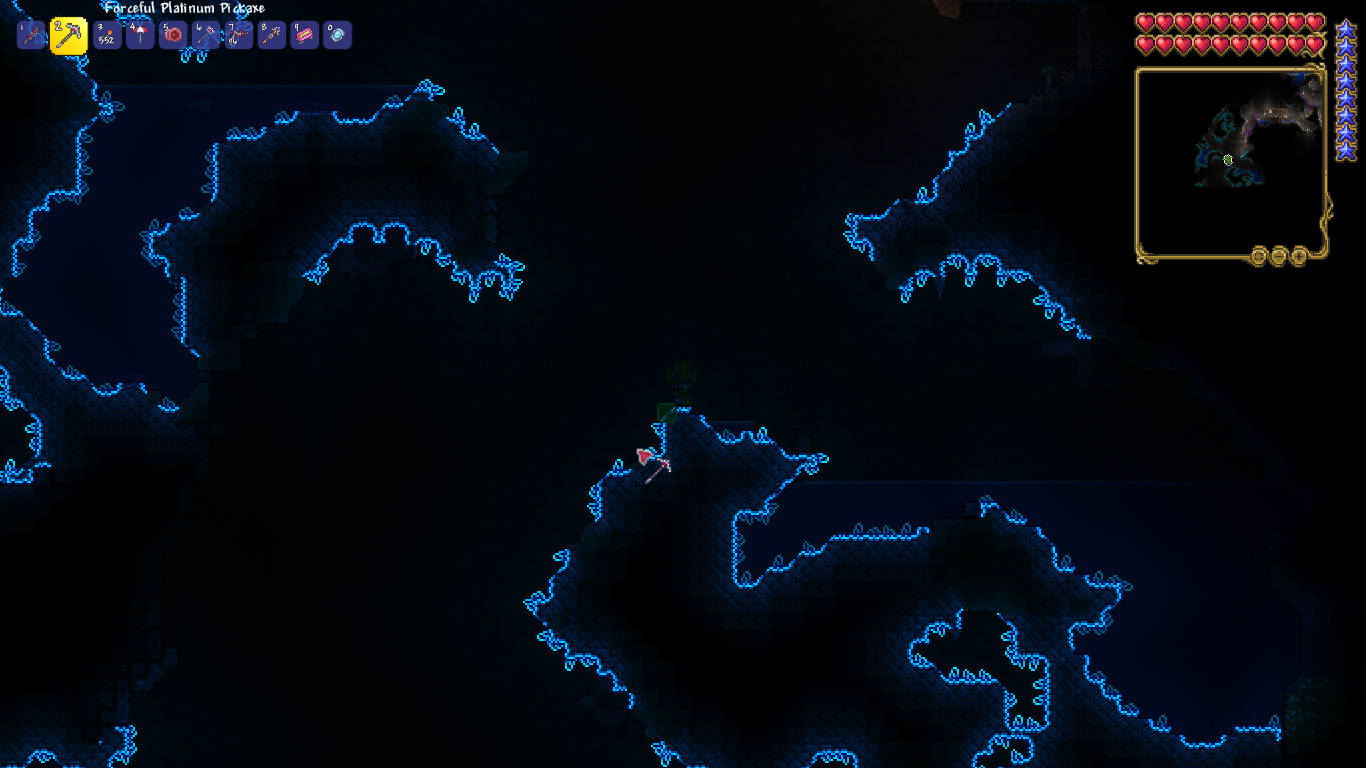Zoom out the minimap with the minus button
Viewport: 1366px width, 768px height.
point(1279,256)
